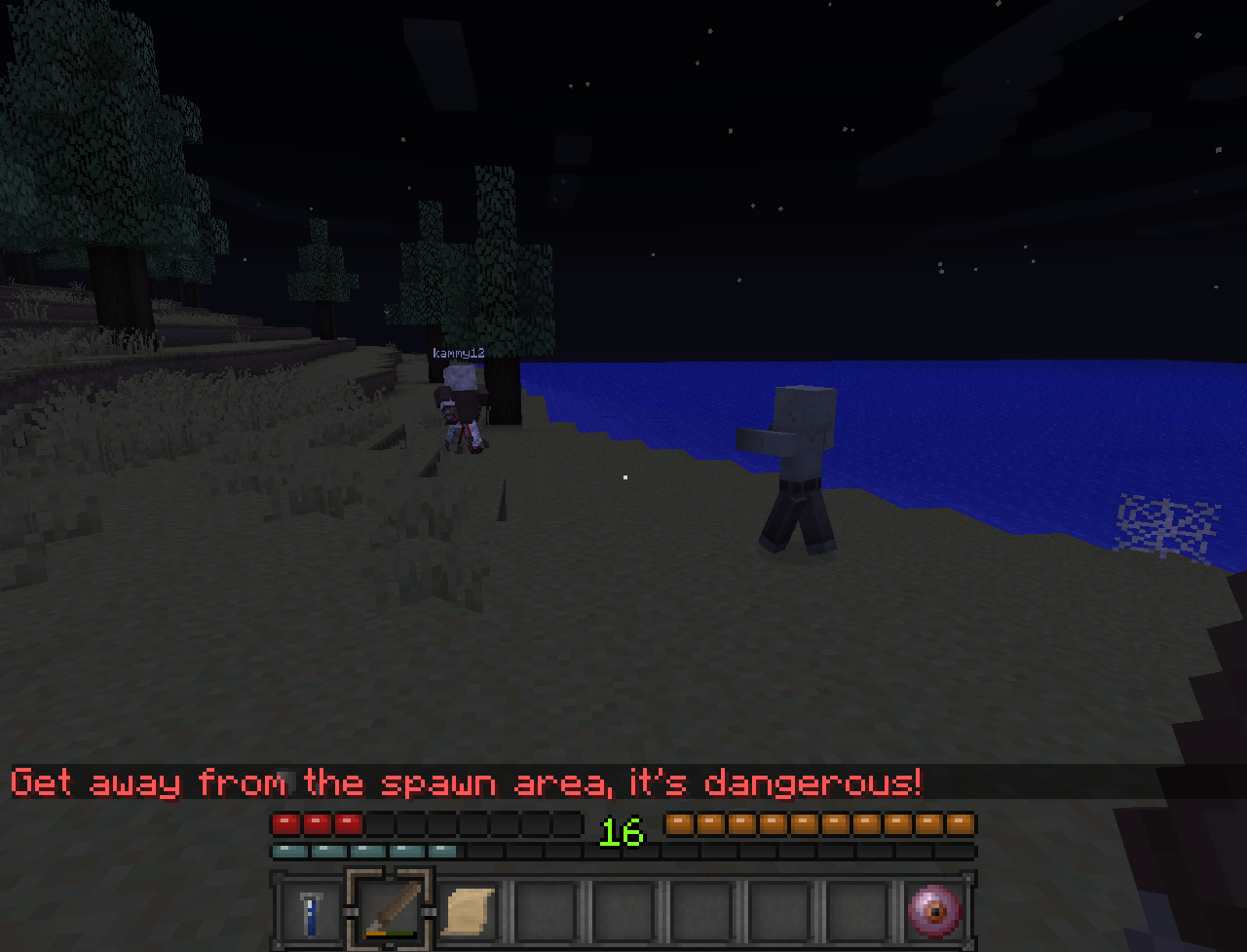This screenshot has width=1247, height=952.
Task: Click the kammy12 player nametag
Action: click(460, 355)
